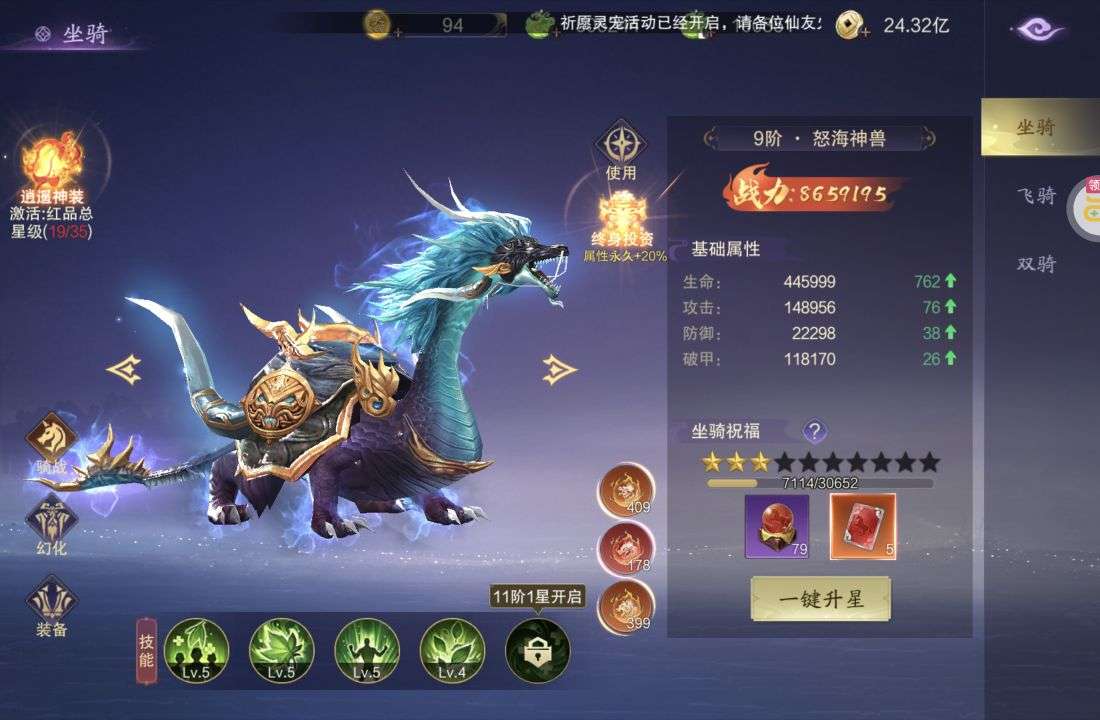Image resolution: width=1100 pixels, height=720 pixels.
Task: Select the 坐骑 tab
Action: pyautogui.click(x=1036, y=128)
